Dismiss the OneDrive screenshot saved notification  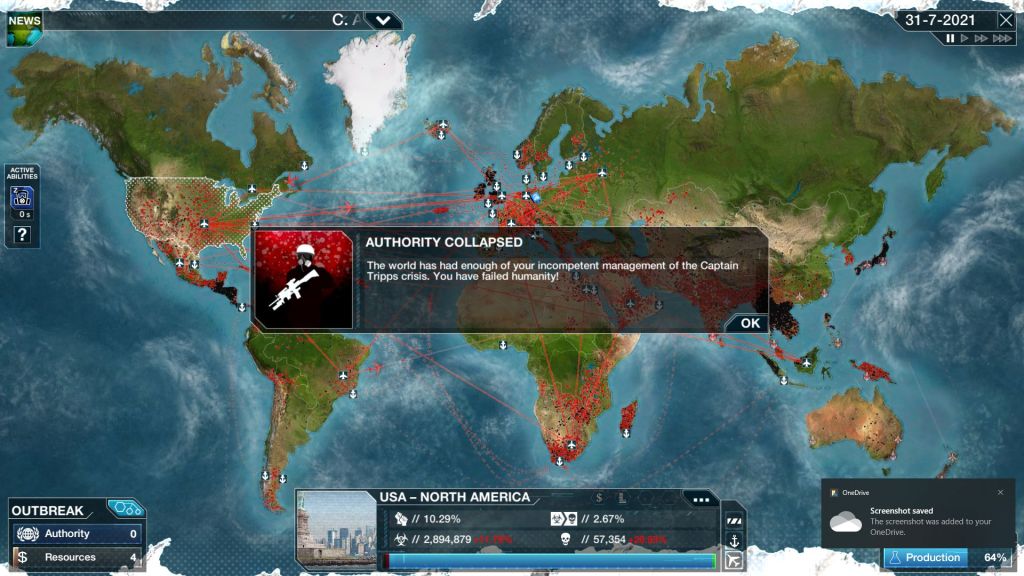[x=1000, y=492]
